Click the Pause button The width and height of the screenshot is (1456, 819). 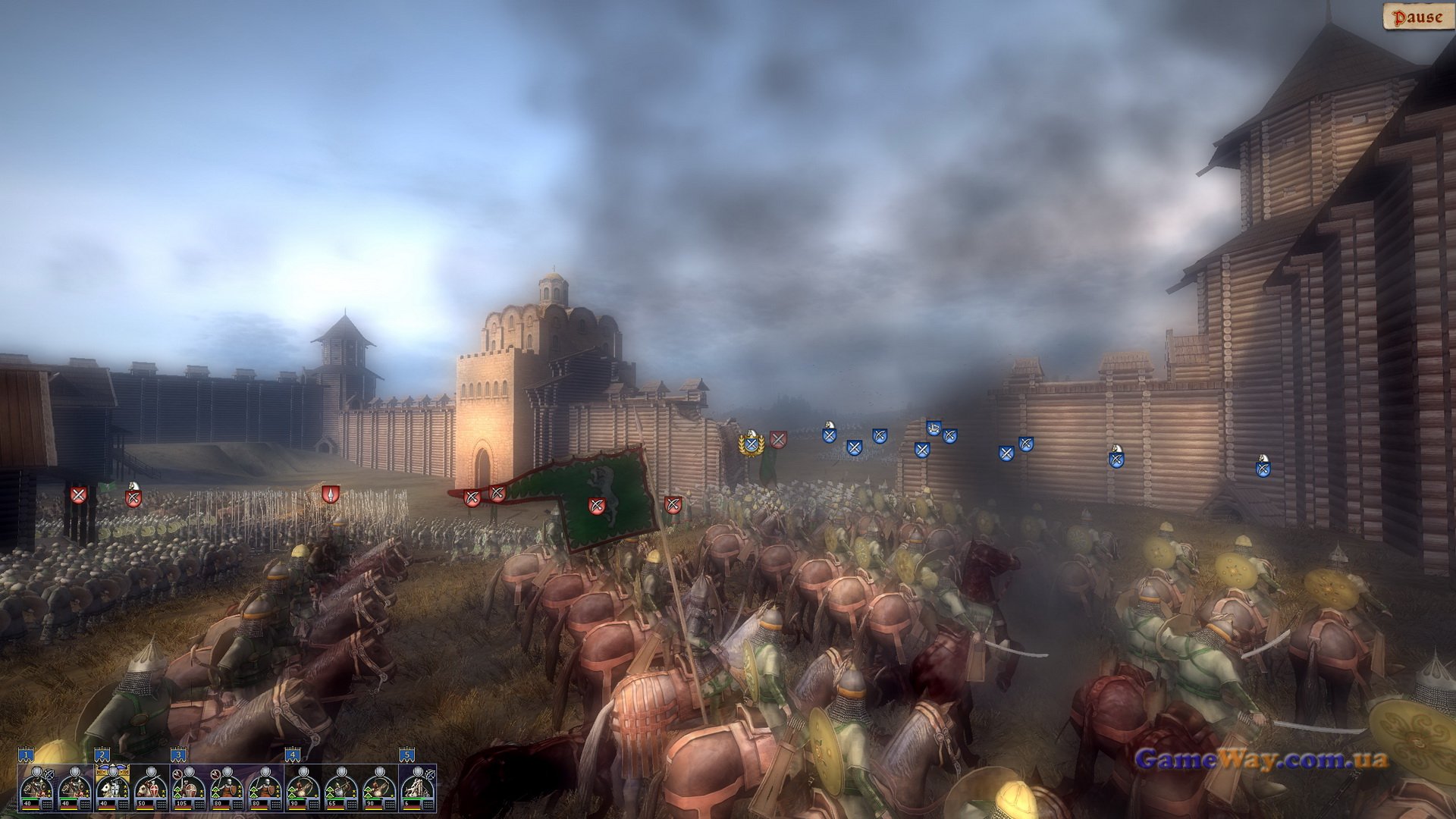tap(1417, 17)
